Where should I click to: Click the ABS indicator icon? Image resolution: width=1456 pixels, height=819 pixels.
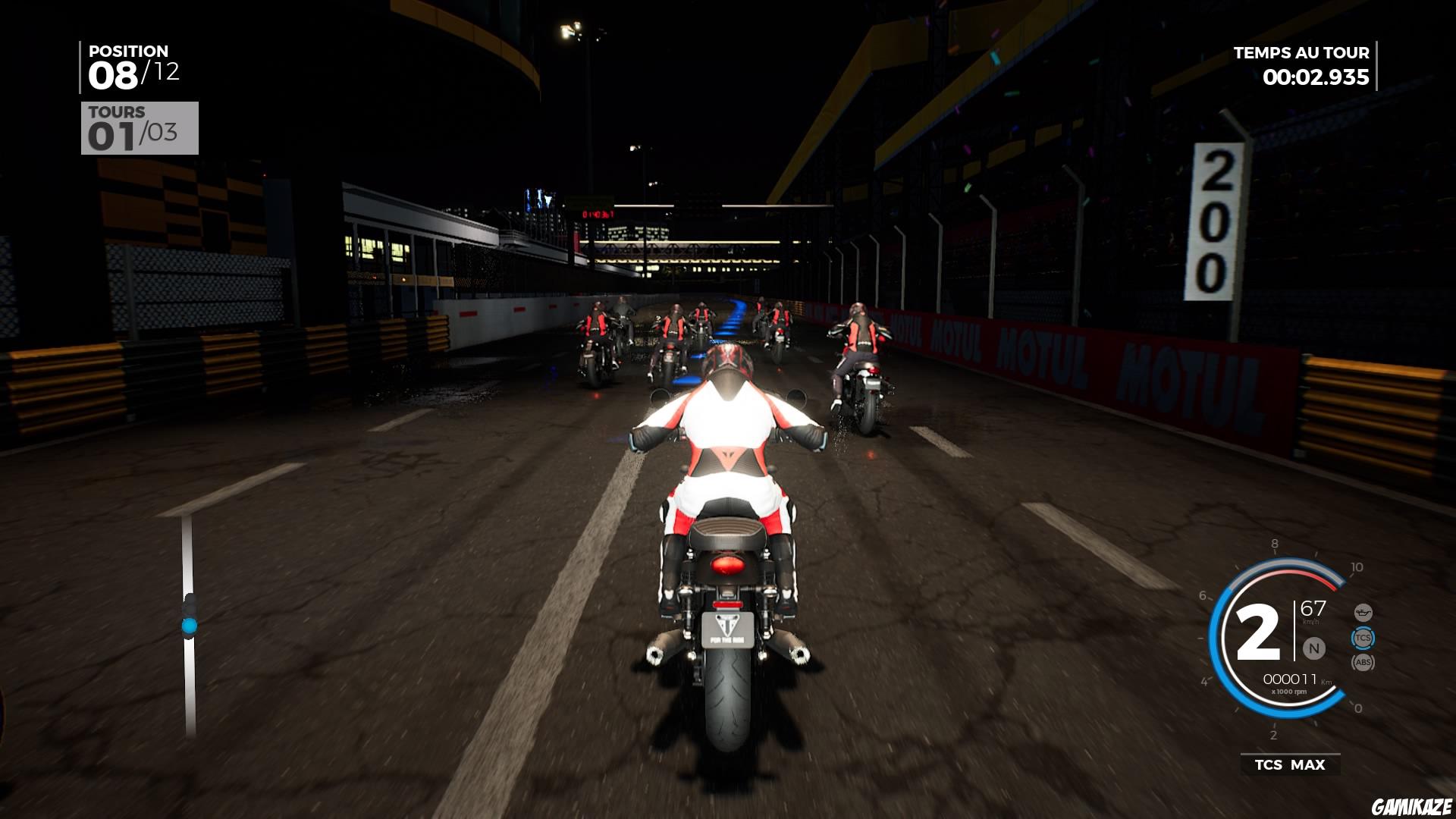(1363, 661)
